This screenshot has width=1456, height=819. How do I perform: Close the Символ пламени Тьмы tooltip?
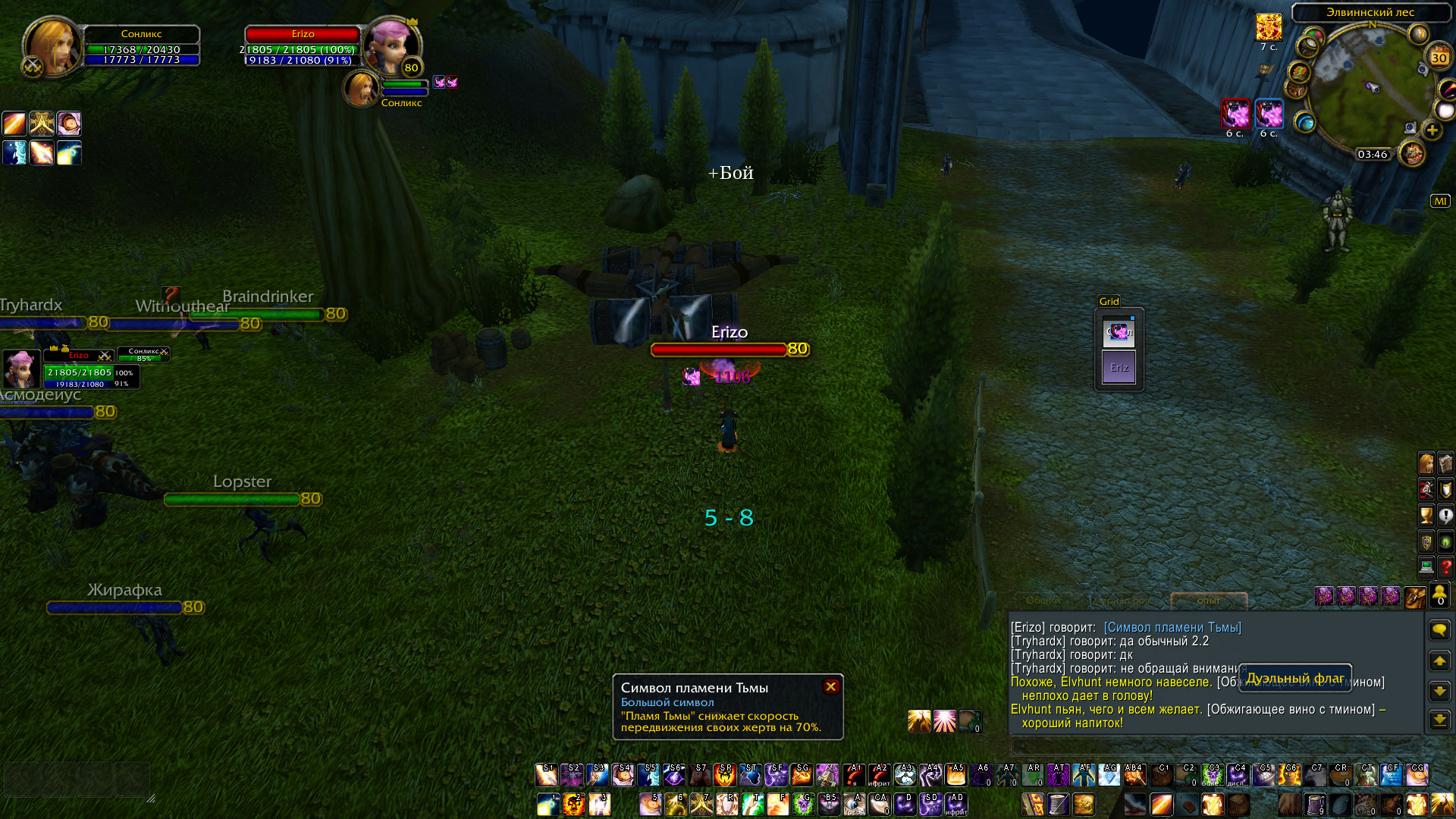point(830,686)
